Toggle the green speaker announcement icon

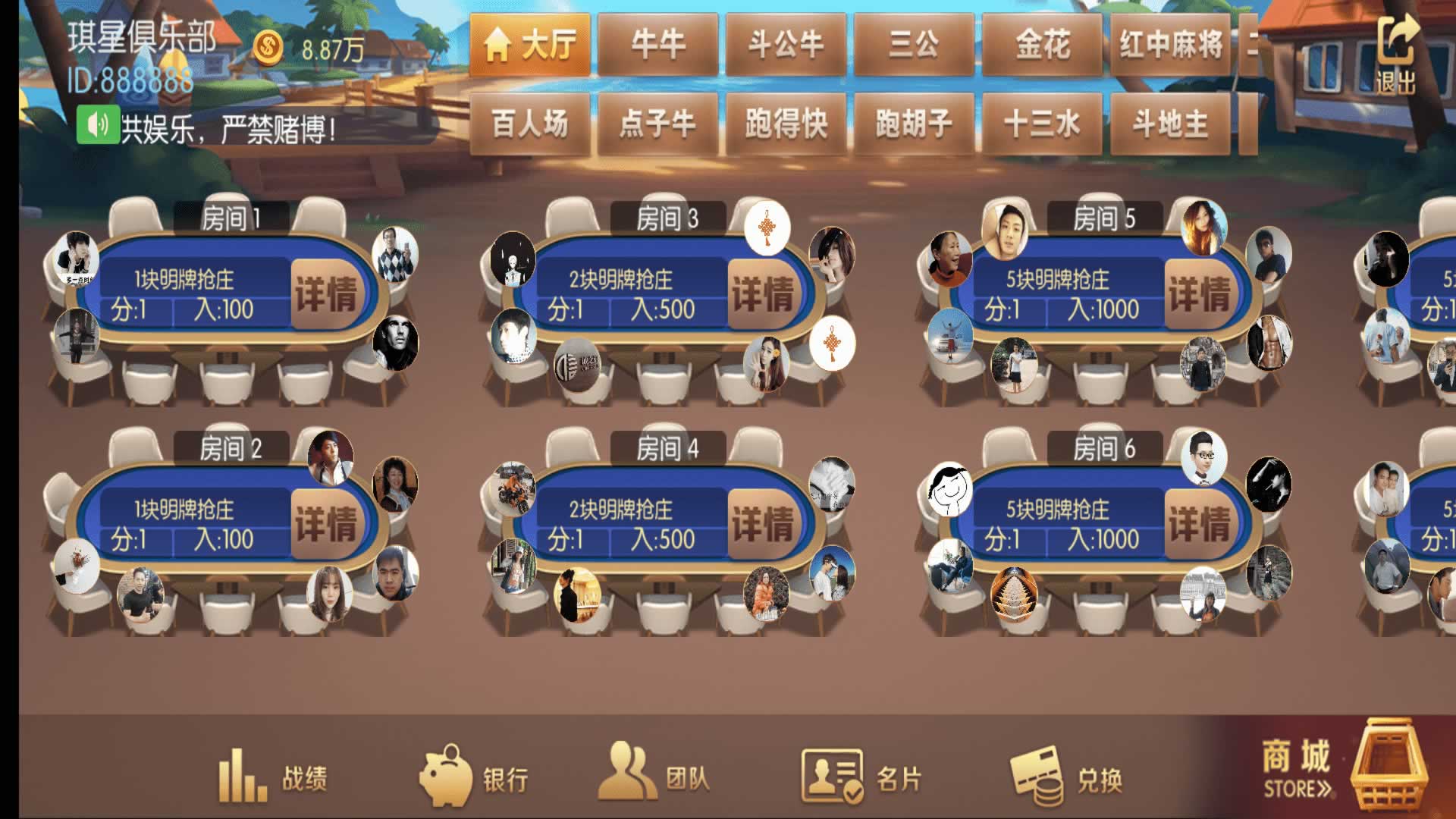coord(98,125)
